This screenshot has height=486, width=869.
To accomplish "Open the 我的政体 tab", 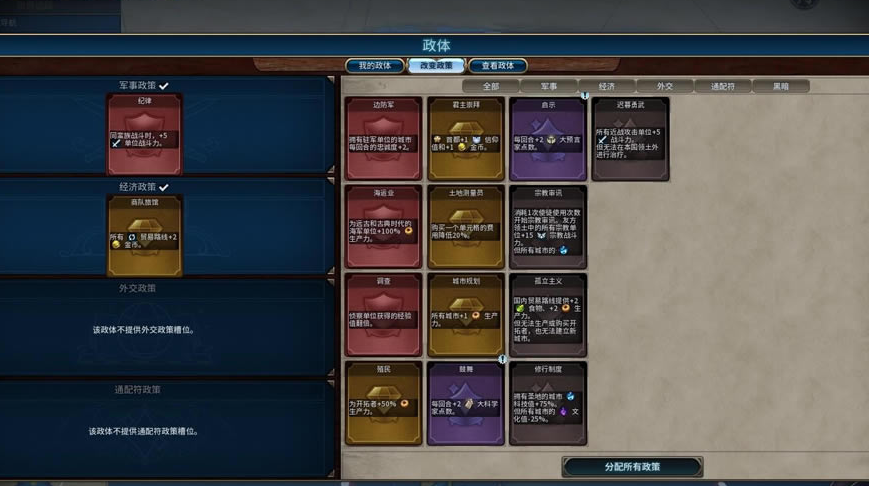I will pyautogui.click(x=375, y=66).
